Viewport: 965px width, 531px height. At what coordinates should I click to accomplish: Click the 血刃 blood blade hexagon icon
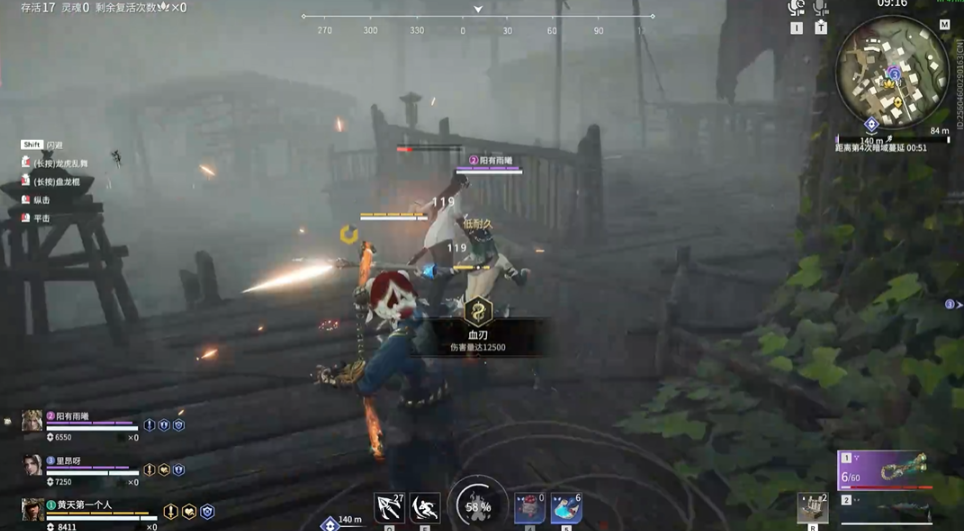(x=479, y=311)
